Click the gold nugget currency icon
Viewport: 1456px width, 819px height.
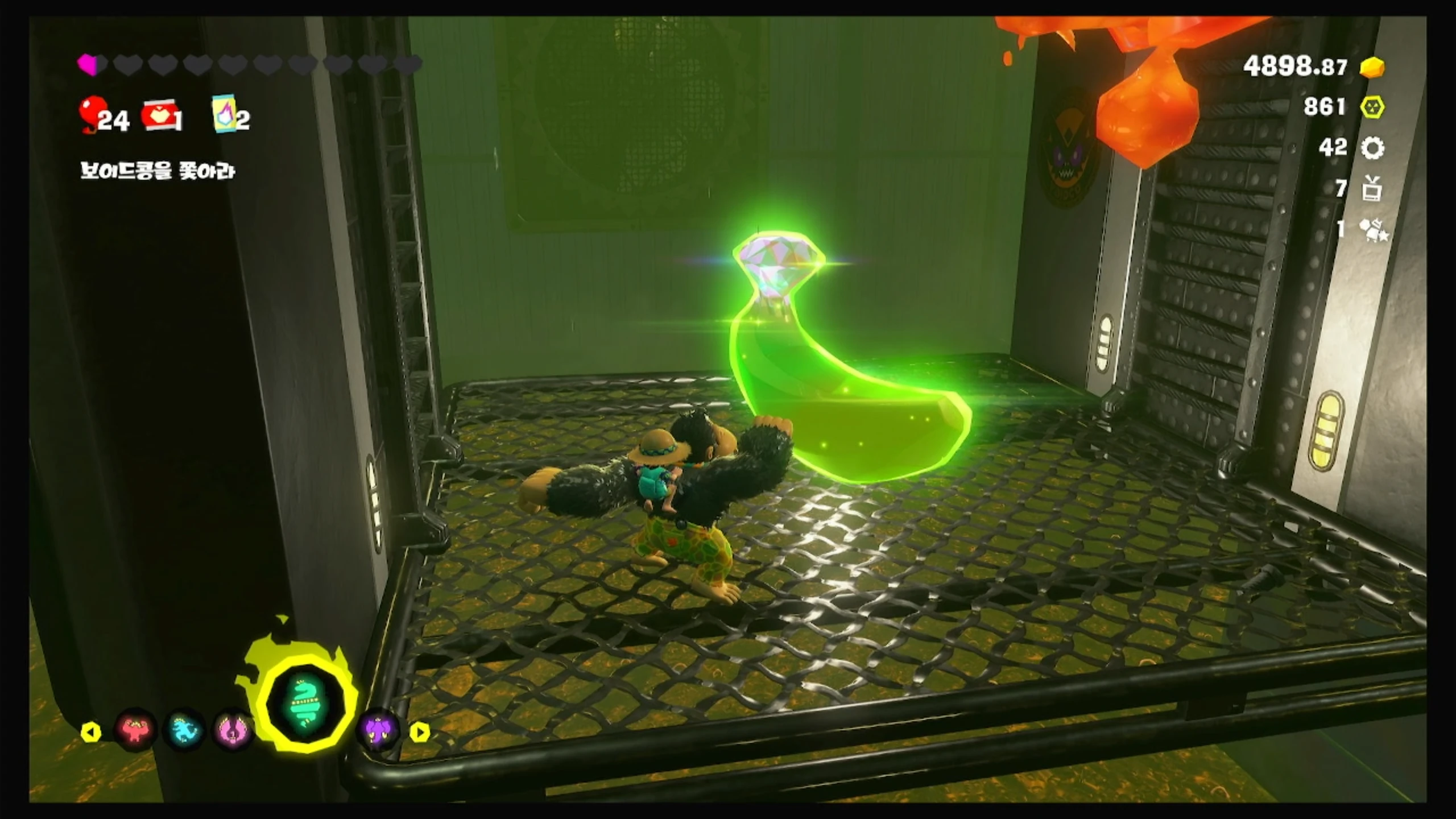point(1372,67)
